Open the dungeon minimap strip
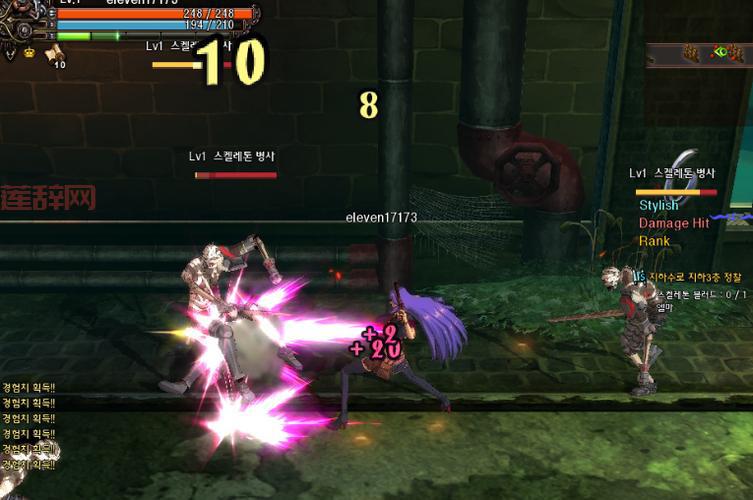The image size is (753, 500). [x=700, y=54]
